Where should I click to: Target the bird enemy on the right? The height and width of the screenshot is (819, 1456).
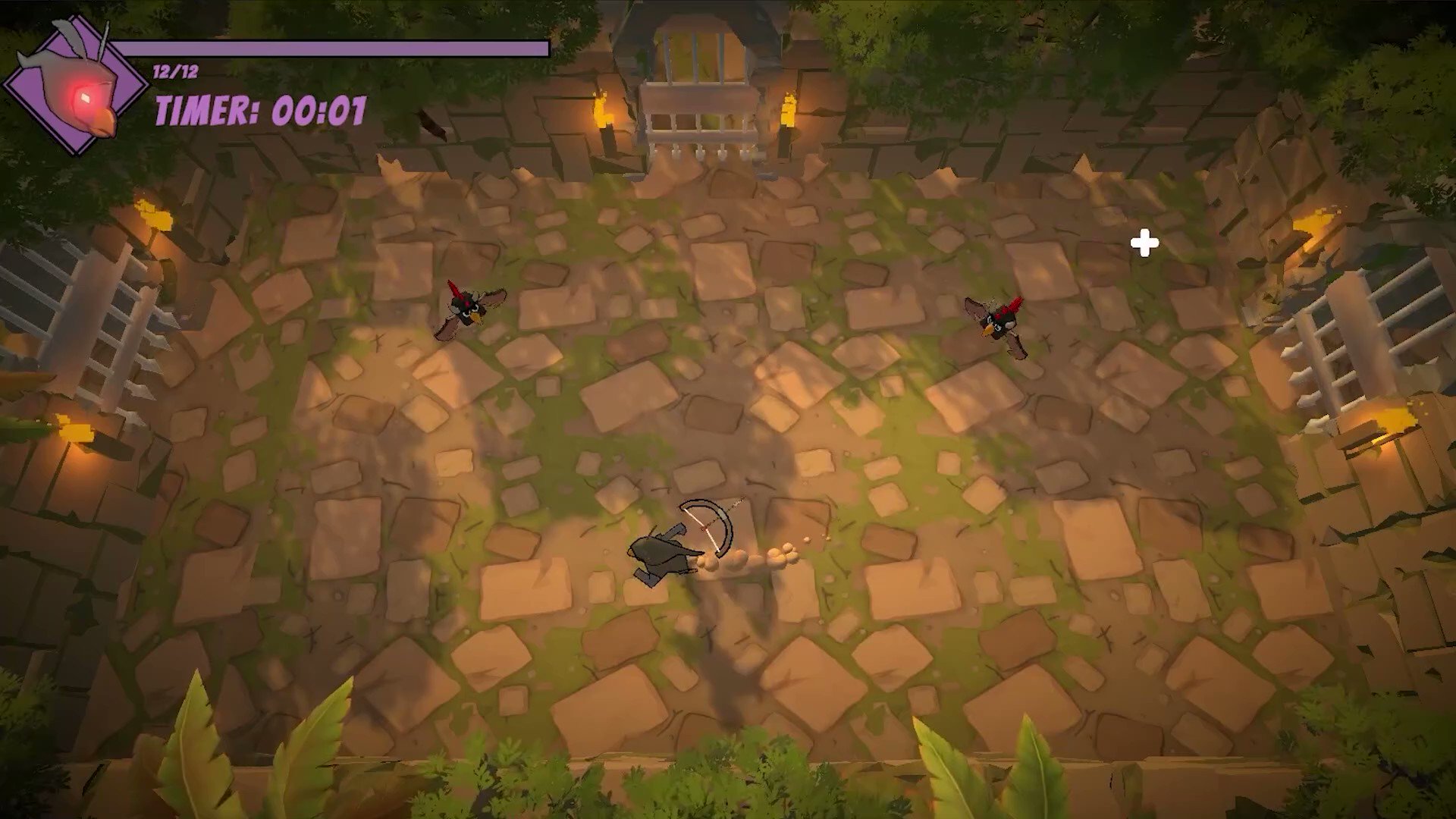coord(1001,322)
